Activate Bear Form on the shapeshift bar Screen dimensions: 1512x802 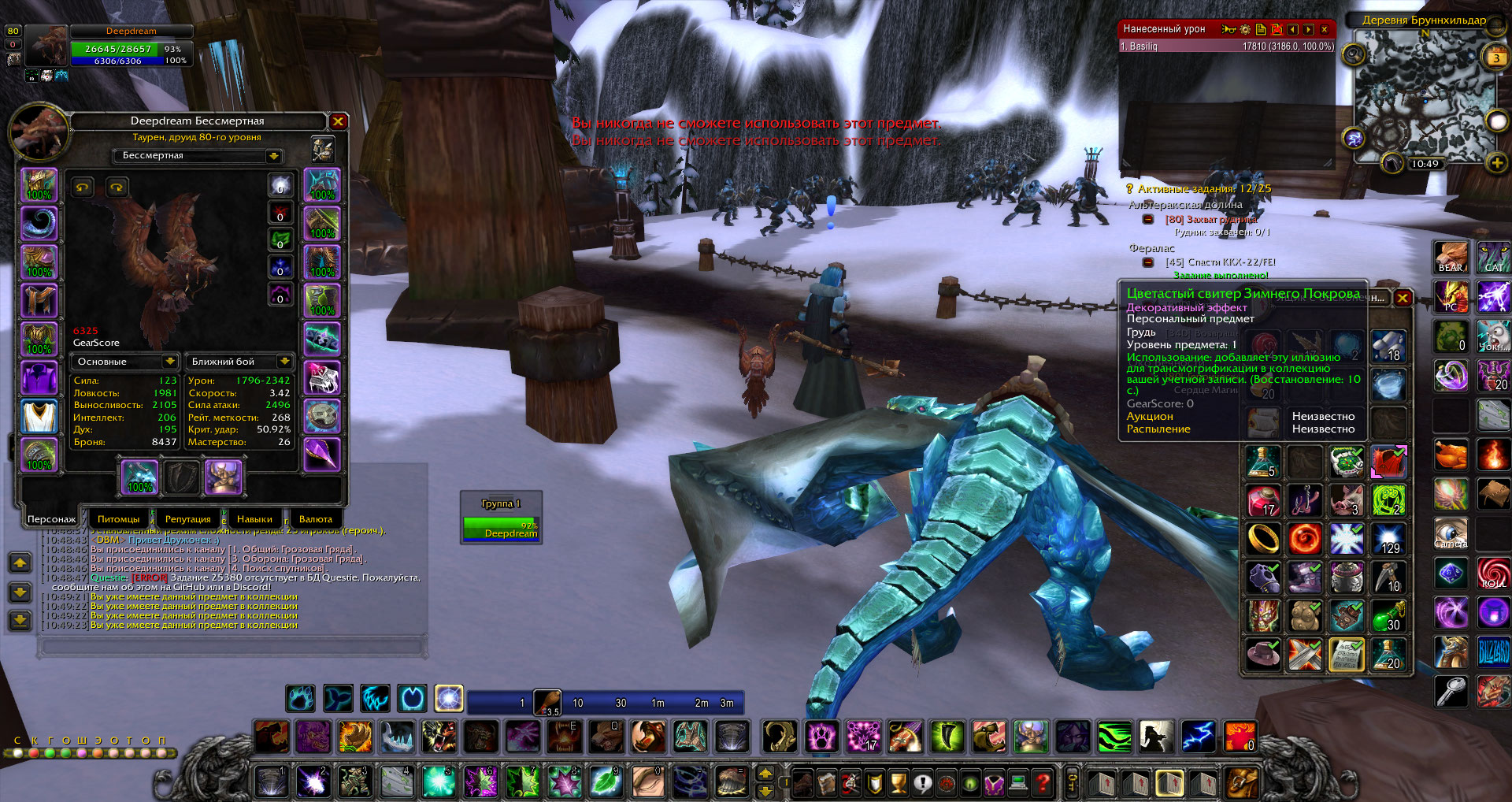(300, 699)
